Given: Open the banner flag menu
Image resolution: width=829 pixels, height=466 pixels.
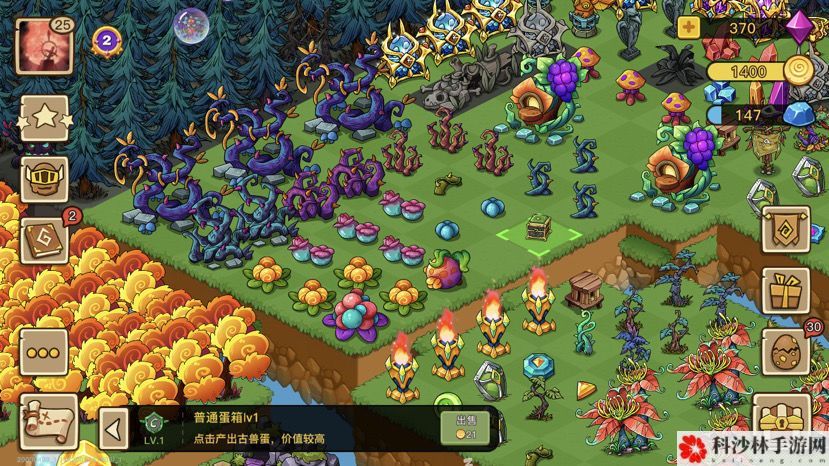Looking at the screenshot, I should [786, 229].
